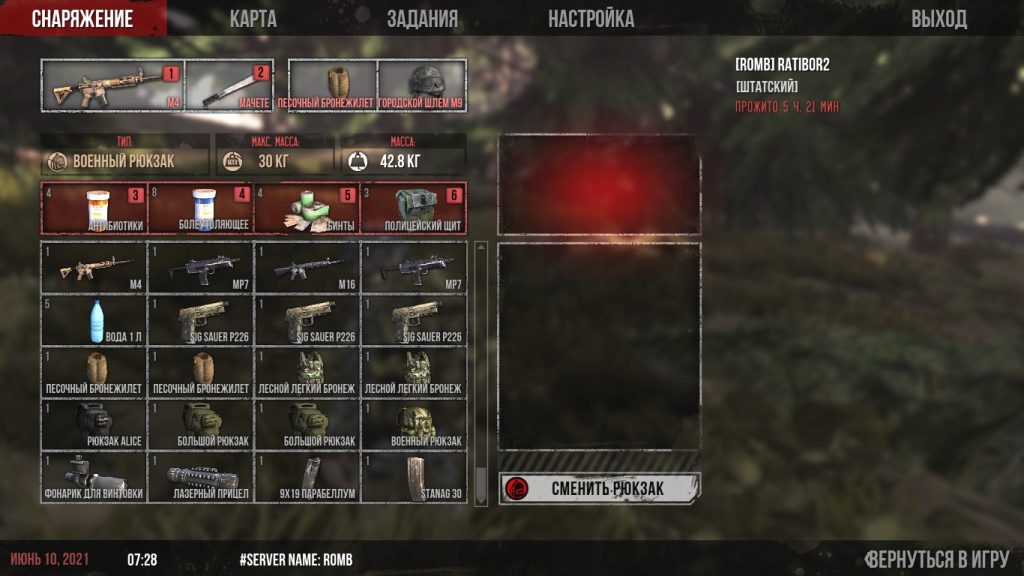
Task: Return to game via Вернуться в игру
Action: point(937,559)
